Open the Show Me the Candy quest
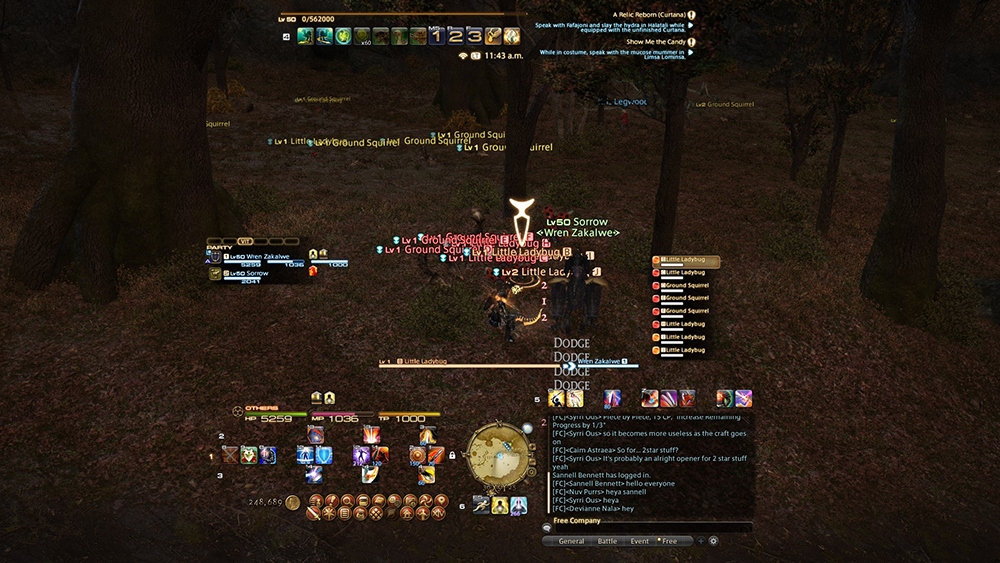The image size is (1000, 563). point(655,42)
